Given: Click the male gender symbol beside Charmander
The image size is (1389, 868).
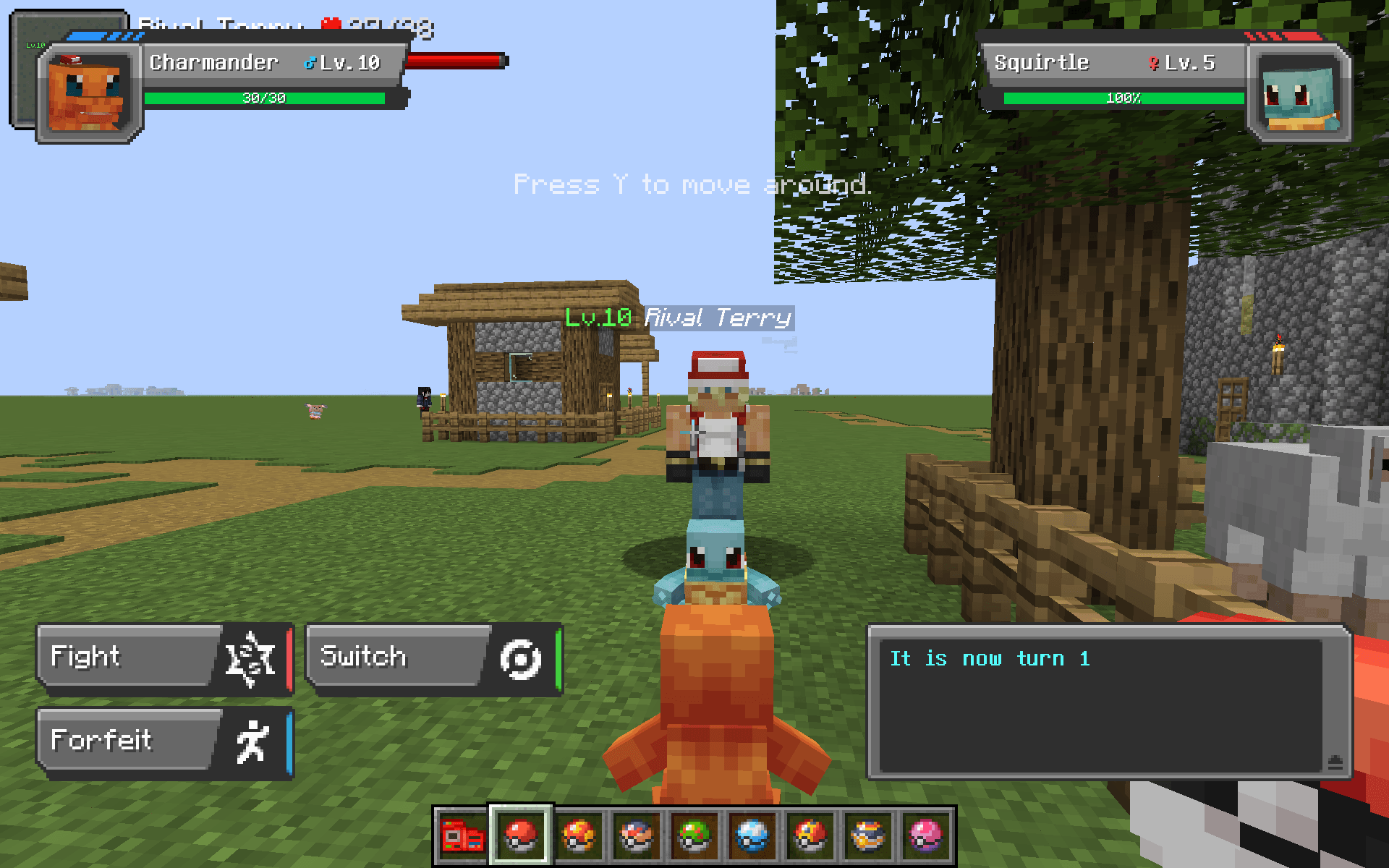Looking at the screenshot, I should [311, 62].
